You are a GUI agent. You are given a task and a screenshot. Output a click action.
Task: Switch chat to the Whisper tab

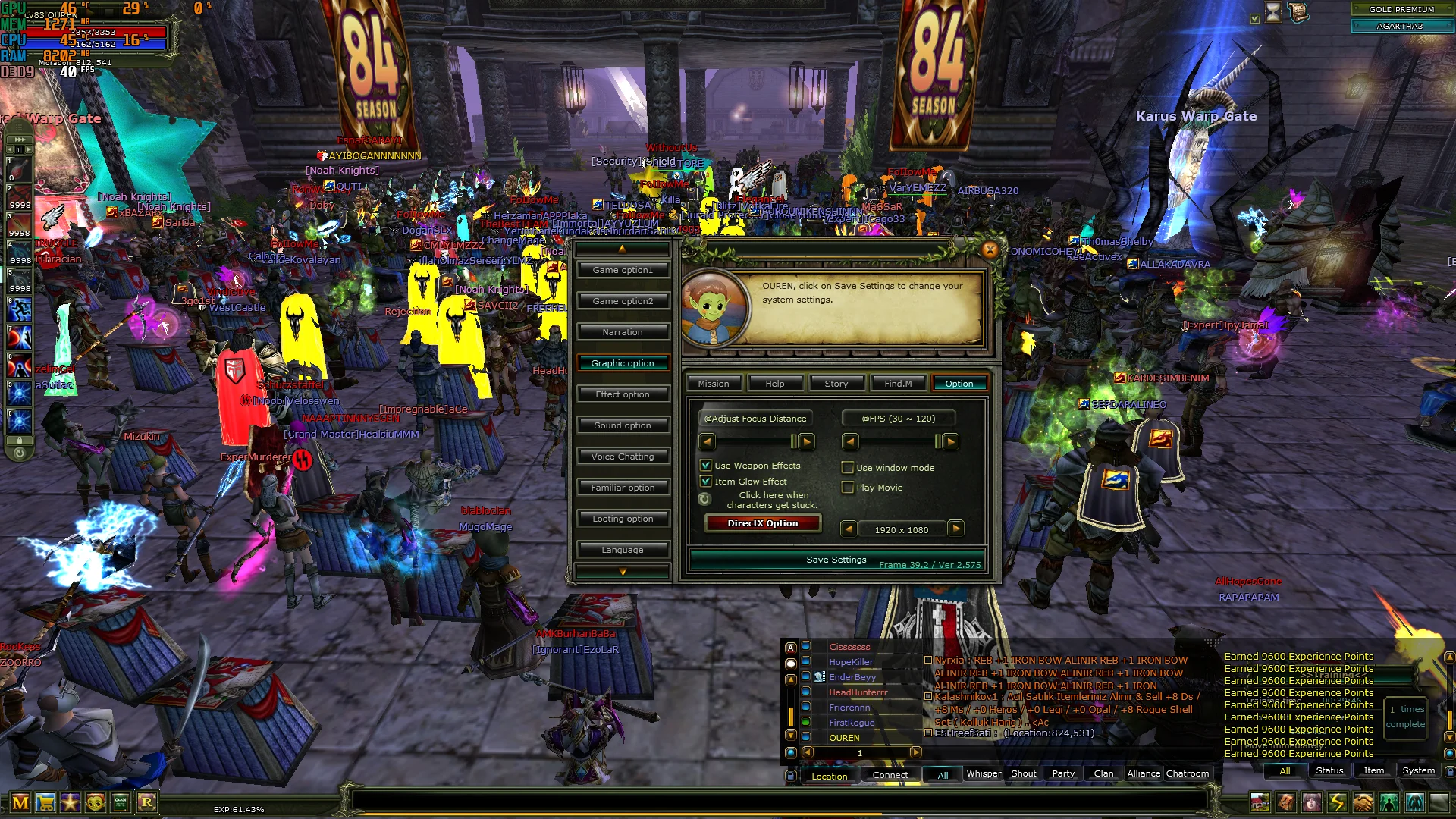click(983, 773)
